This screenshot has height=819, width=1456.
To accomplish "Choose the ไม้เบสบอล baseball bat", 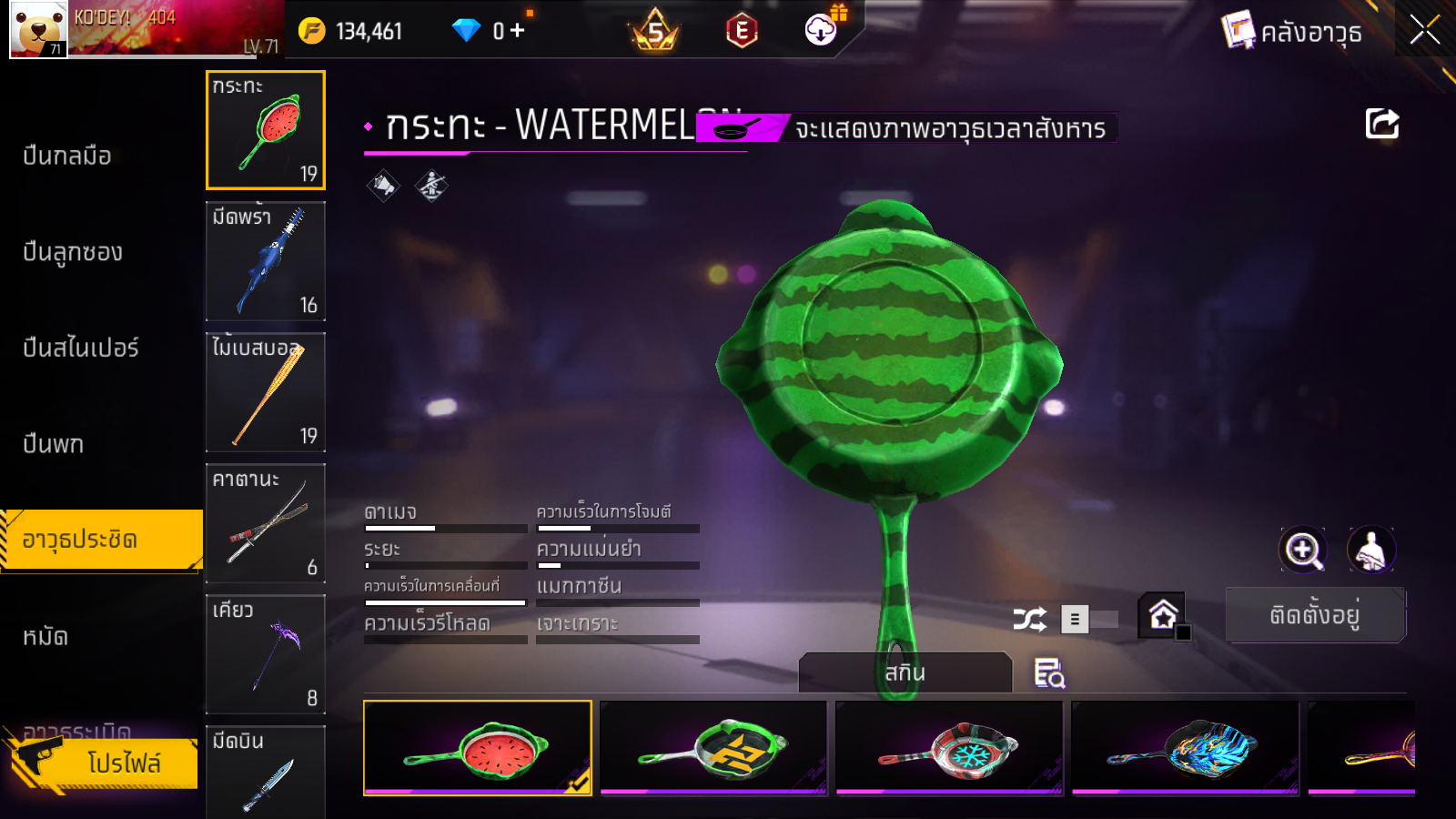I will point(266,392).
